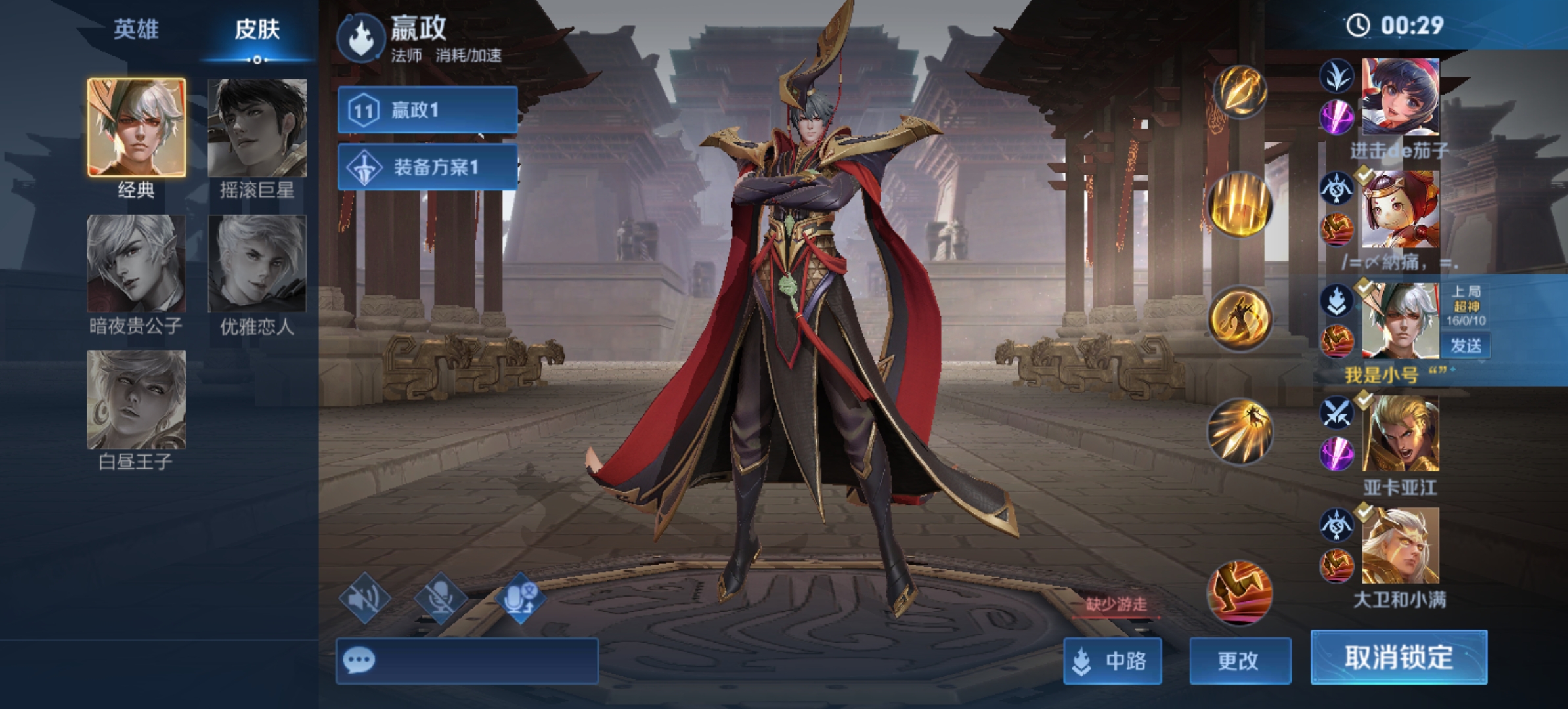
Task: Open the 中路 lane selector
Action: pyautogui.click(x=1112, y=660)
